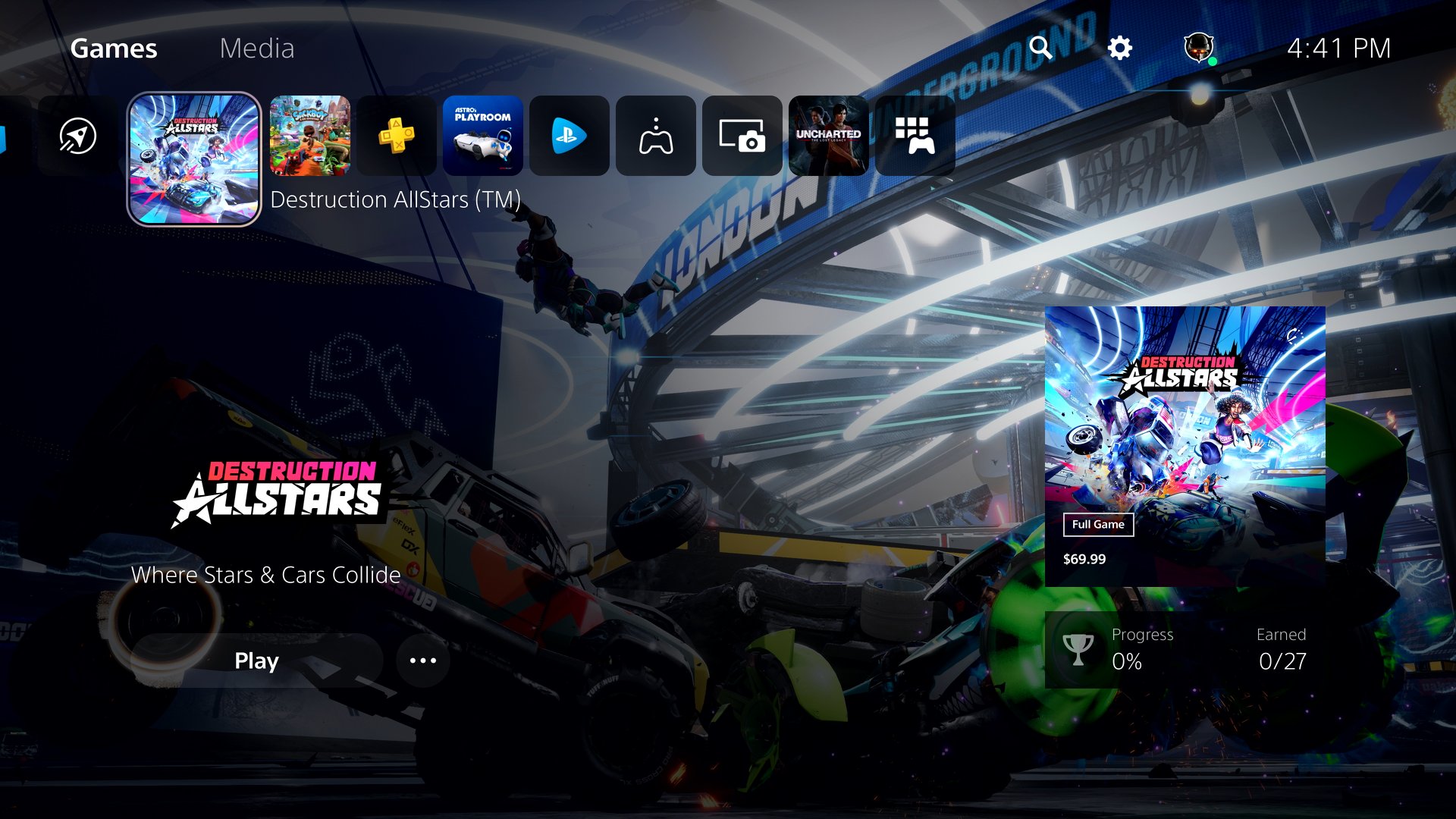
Task: Open the Search function
Action: tap(1042, 49)
